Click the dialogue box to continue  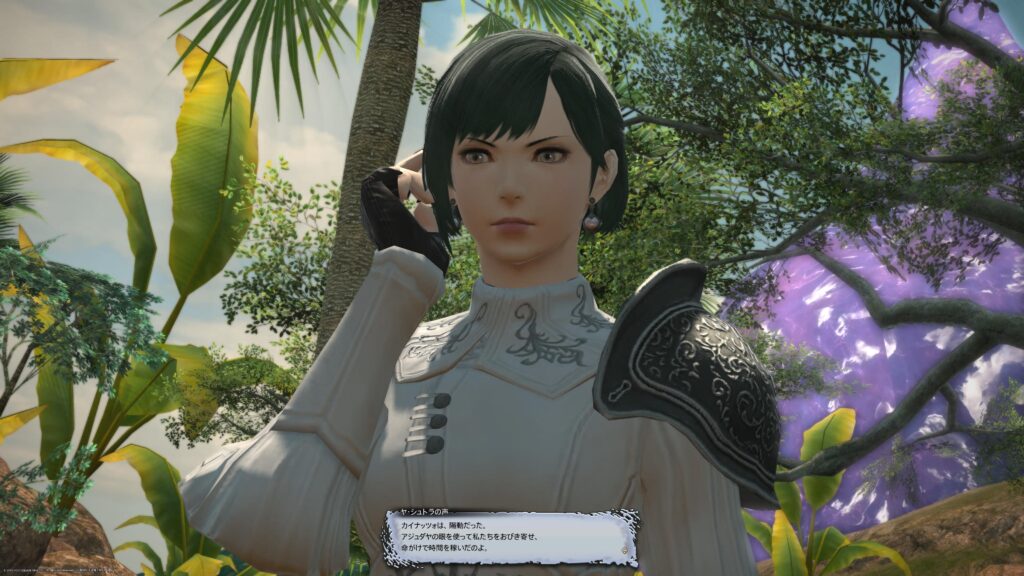[x=510, y=539]
